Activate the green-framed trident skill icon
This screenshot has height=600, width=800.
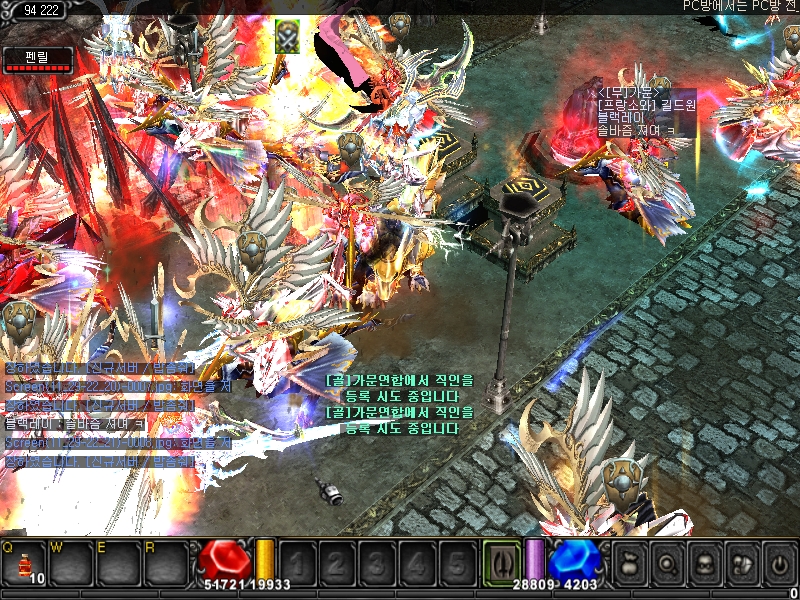[500, 562]
